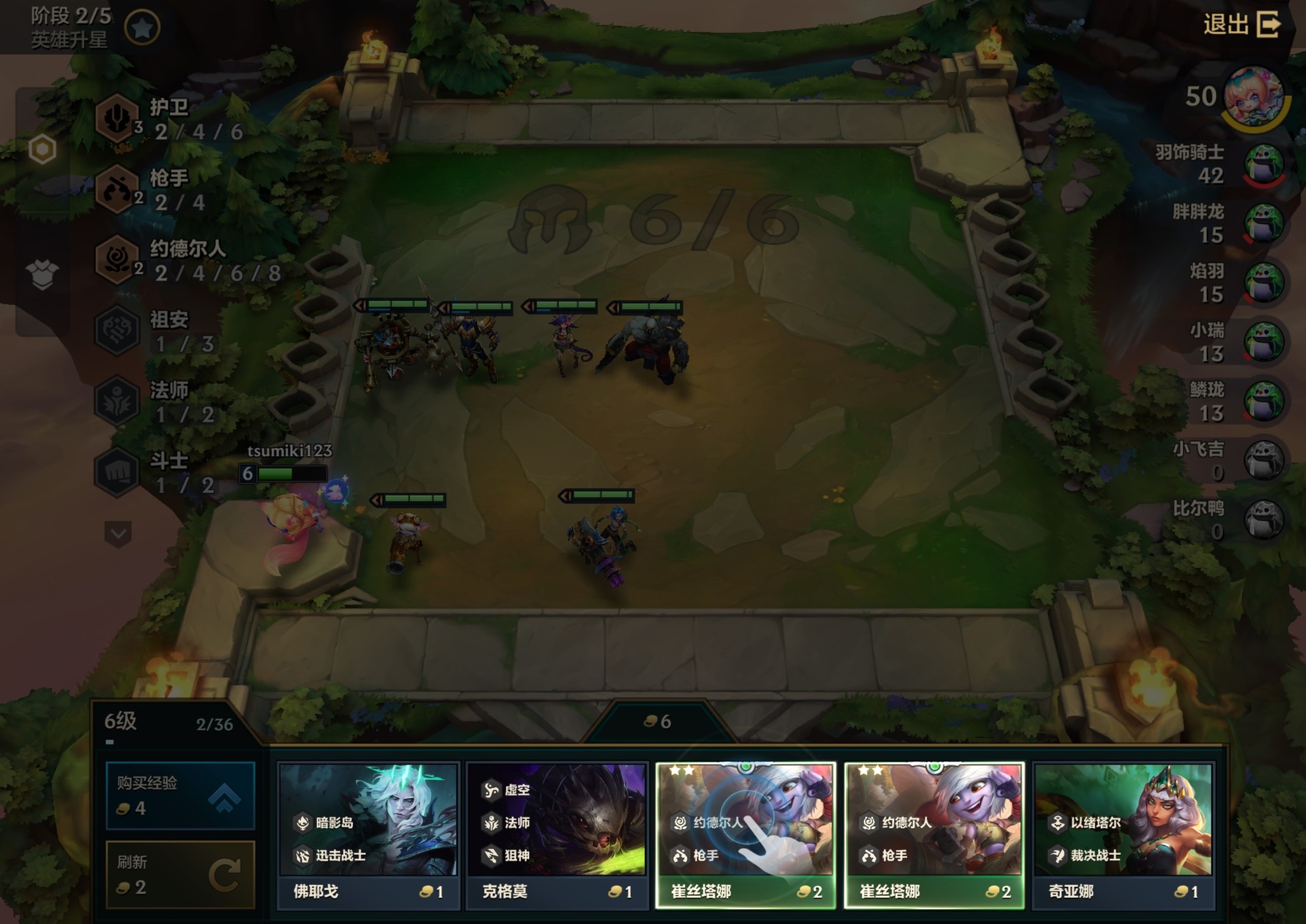Purchase the 克格莫 champion card
Image resolution: width=1306 pixels, height=924 pixels.
(x=557, y=836)
